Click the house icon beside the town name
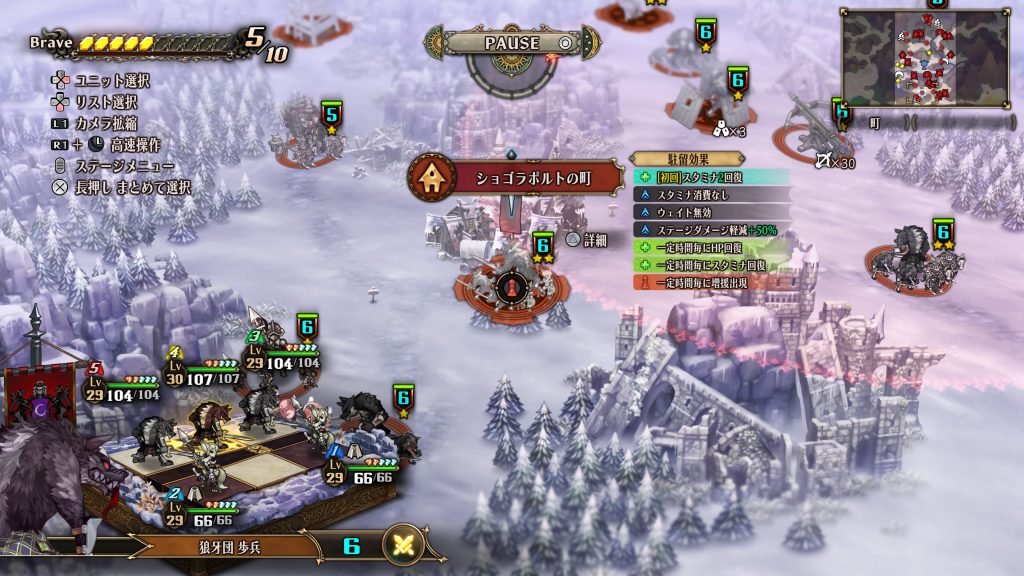The width and height of the screenshot is (1024, 576). pos(433,178)
